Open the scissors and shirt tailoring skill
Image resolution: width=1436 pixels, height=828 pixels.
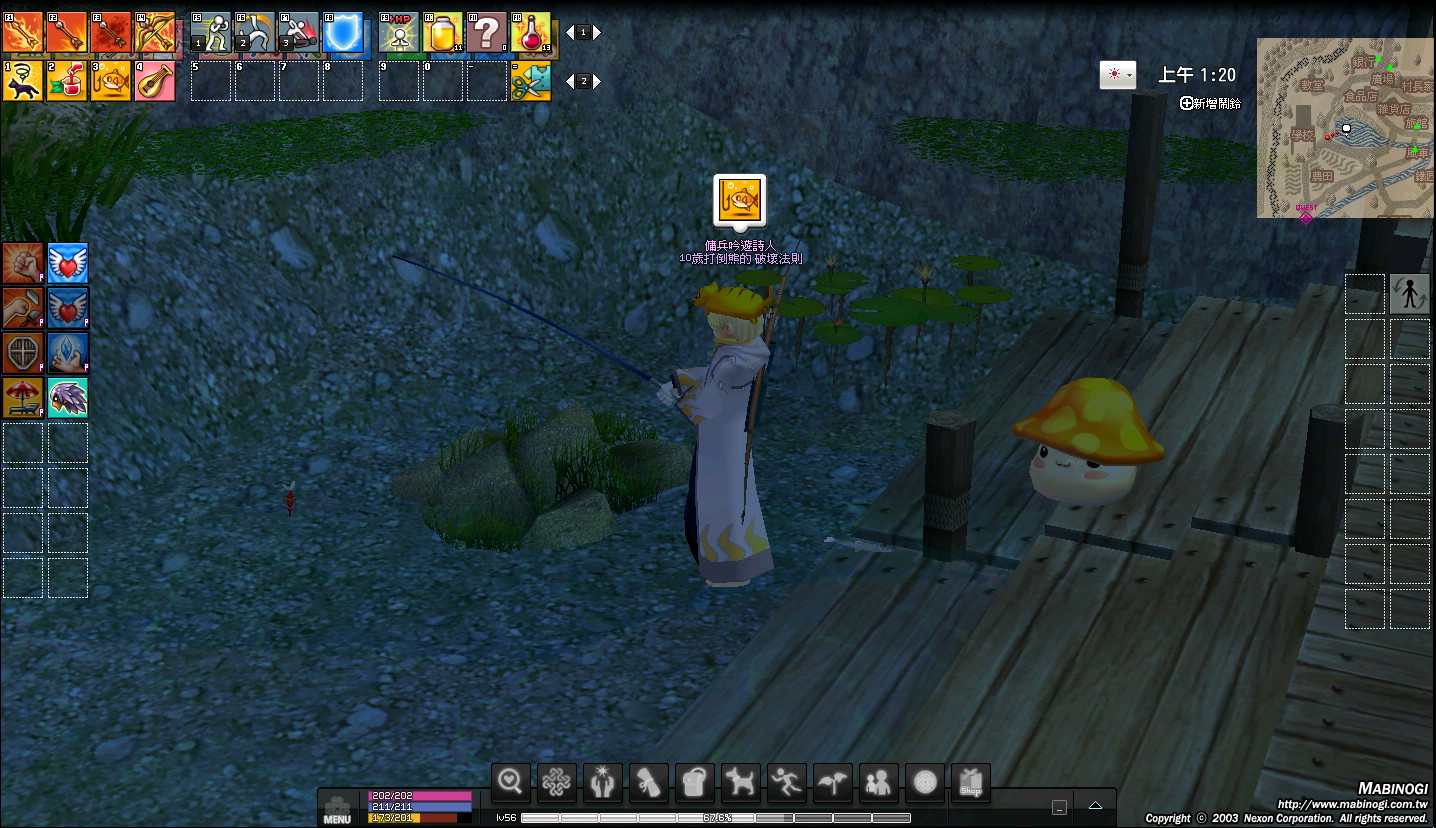pos(531,81)
